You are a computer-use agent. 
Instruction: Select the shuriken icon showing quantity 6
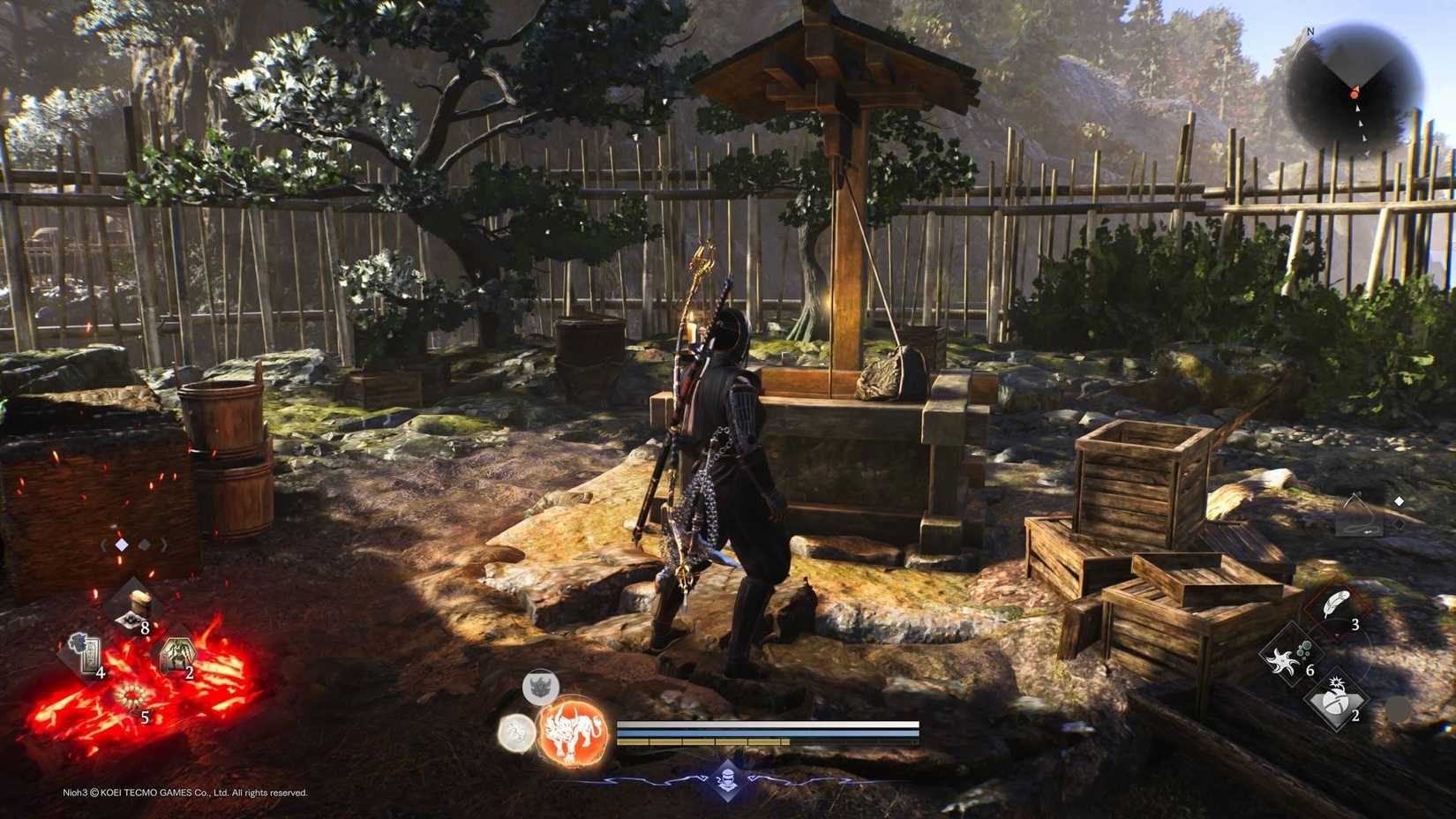(1282, 659)
